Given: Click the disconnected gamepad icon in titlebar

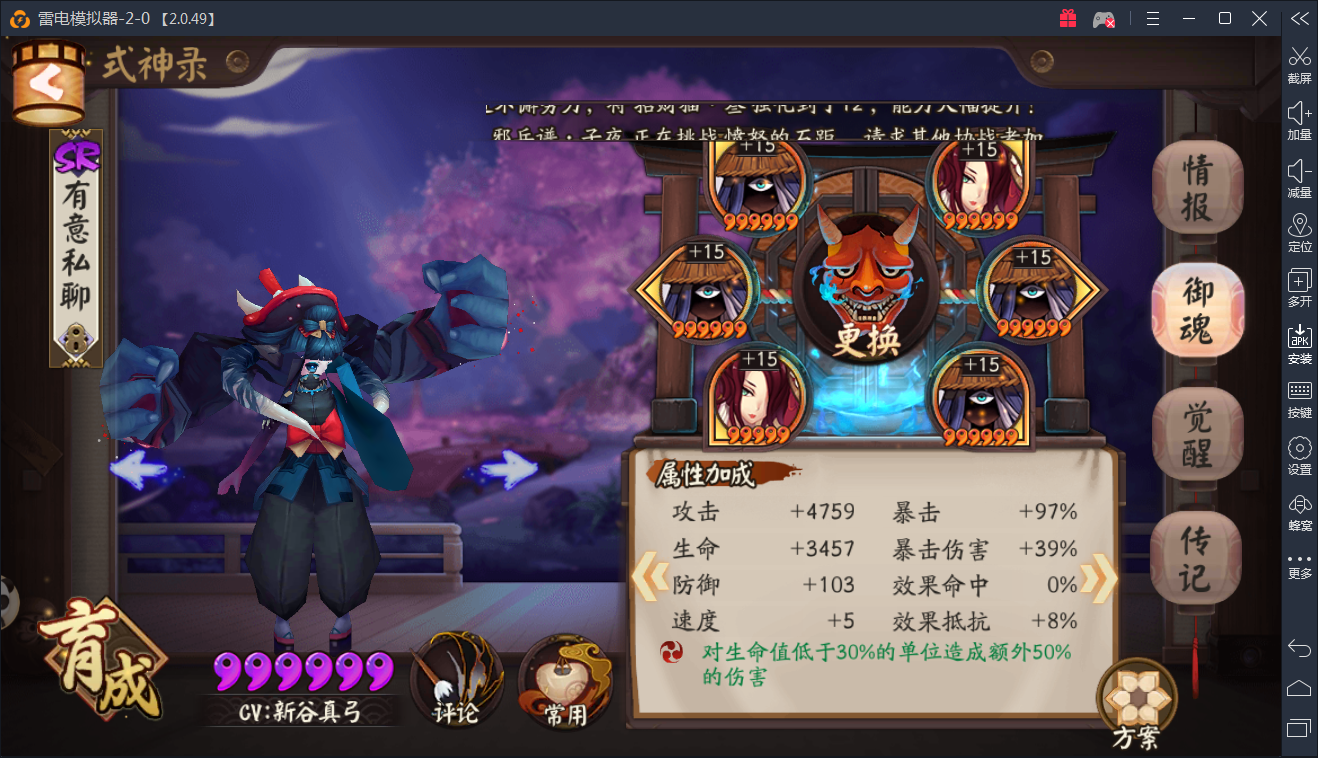Looking at the screenshot, I should (x=1103, y=18).
